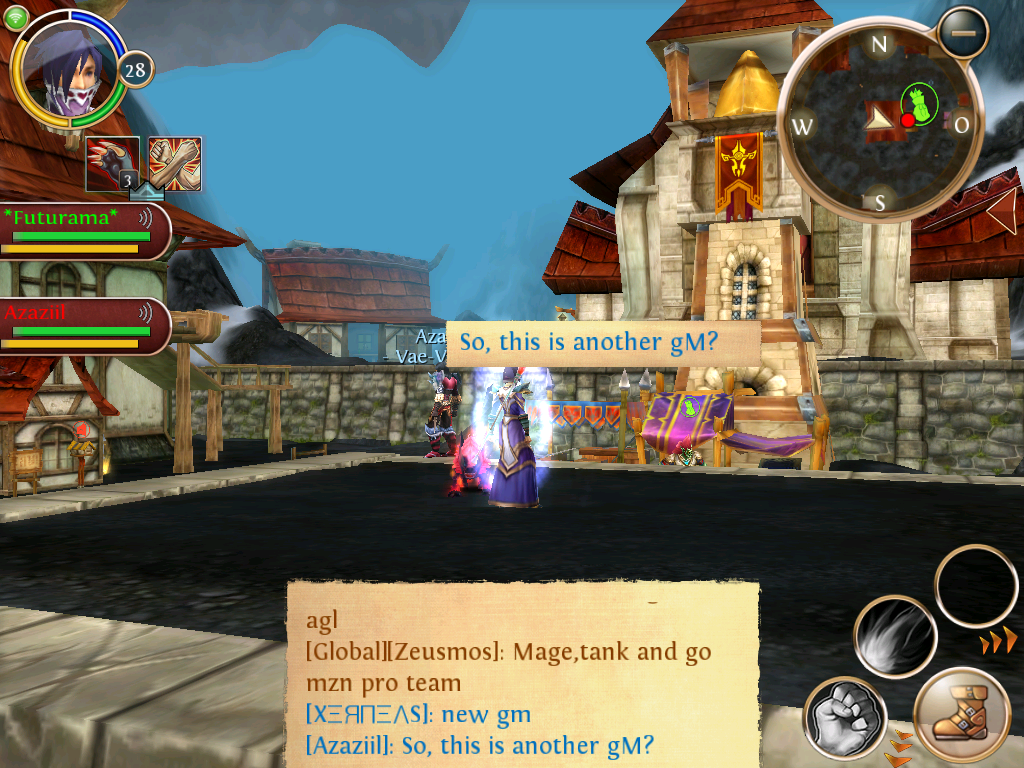Click the green connection signal icon

click(17, 17)
